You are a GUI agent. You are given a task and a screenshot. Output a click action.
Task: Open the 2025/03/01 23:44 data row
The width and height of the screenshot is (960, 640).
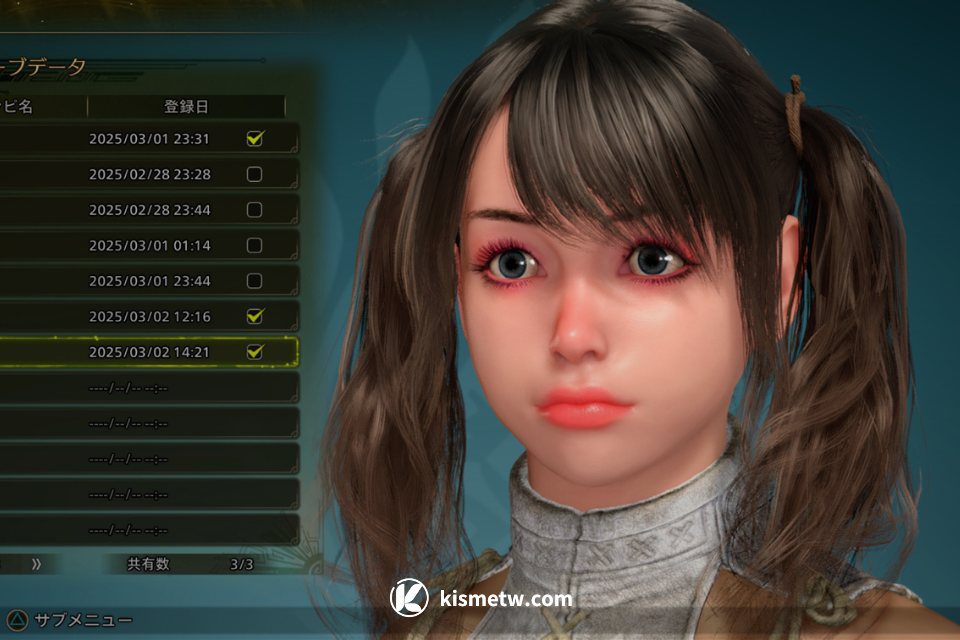[150, 281]
